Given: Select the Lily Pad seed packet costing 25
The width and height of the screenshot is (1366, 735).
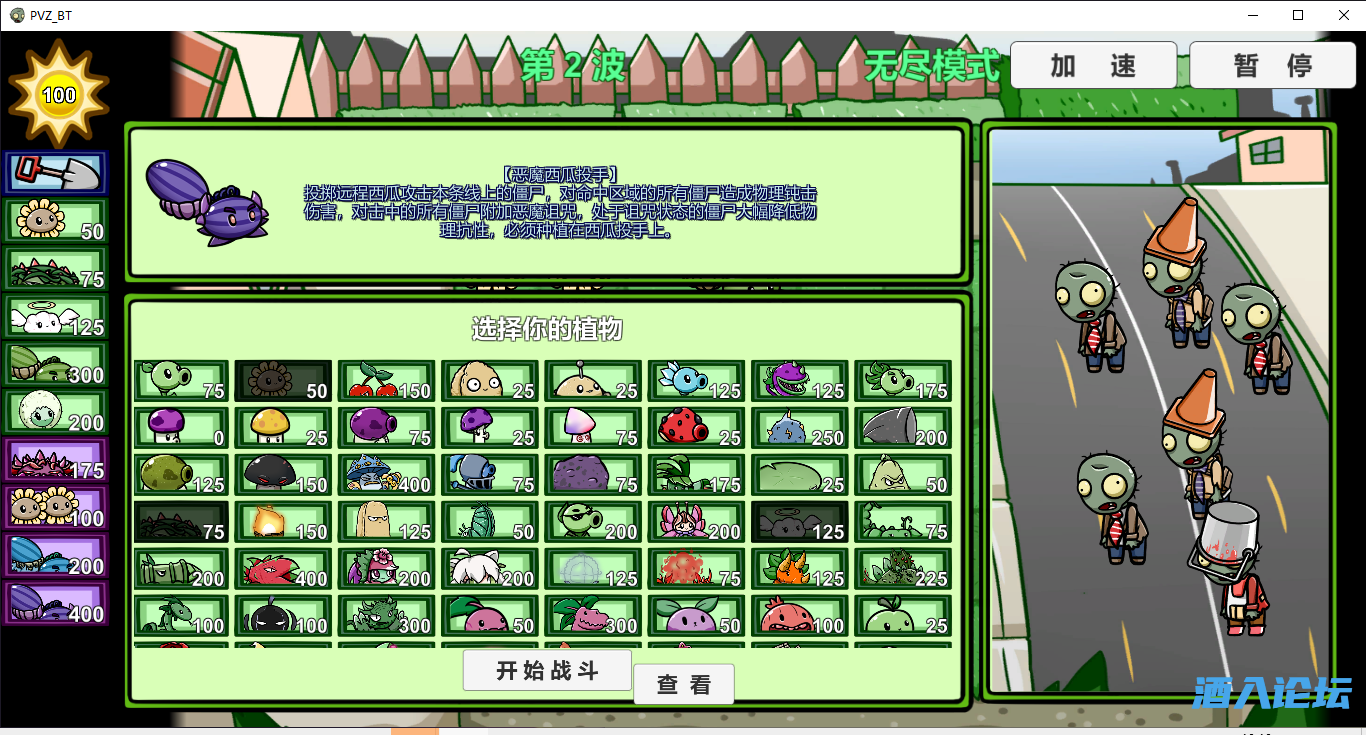Looking at the screenshot, I should (798, 475).
